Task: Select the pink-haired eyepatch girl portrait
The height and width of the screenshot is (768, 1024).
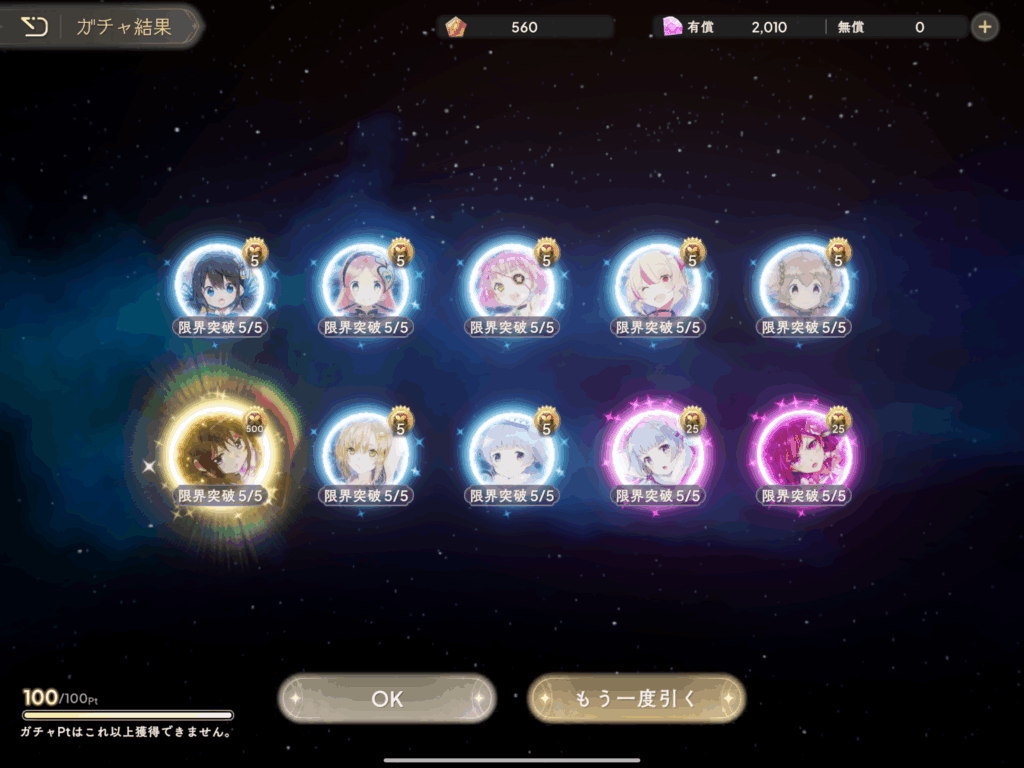Action: (512, 284)
